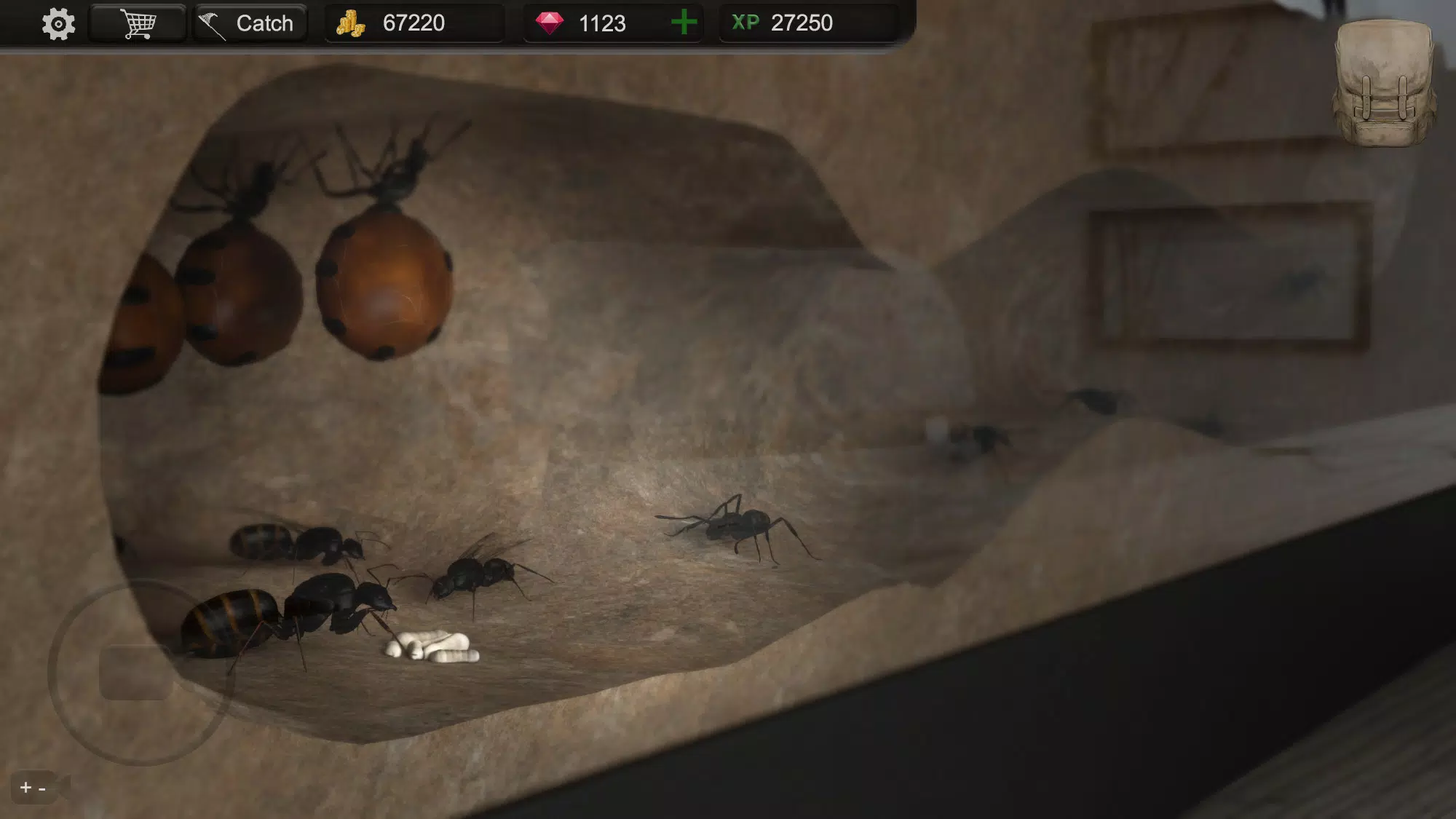Click the green XP badge
Image resolution: width=1456 pixels, height=819 pixels.
coord(744,23)
